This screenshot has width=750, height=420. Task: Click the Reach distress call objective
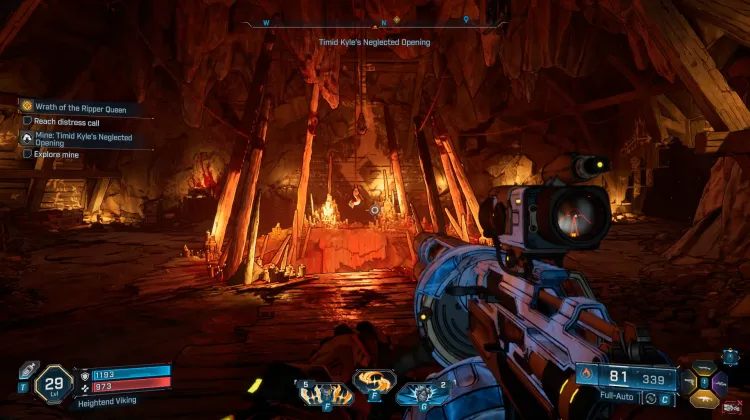click(66, 121)
